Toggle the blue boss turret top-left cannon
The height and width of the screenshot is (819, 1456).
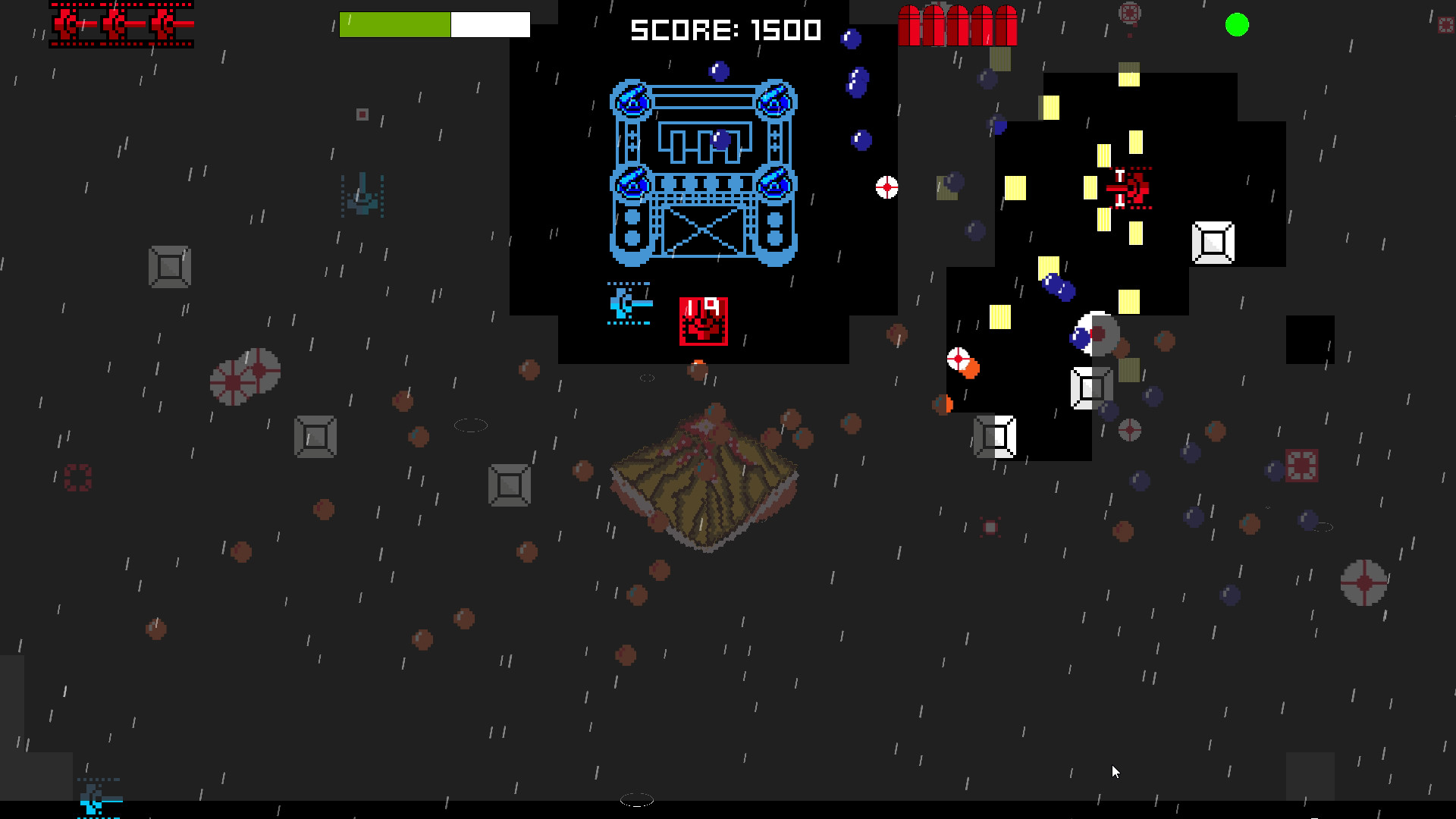632,99
